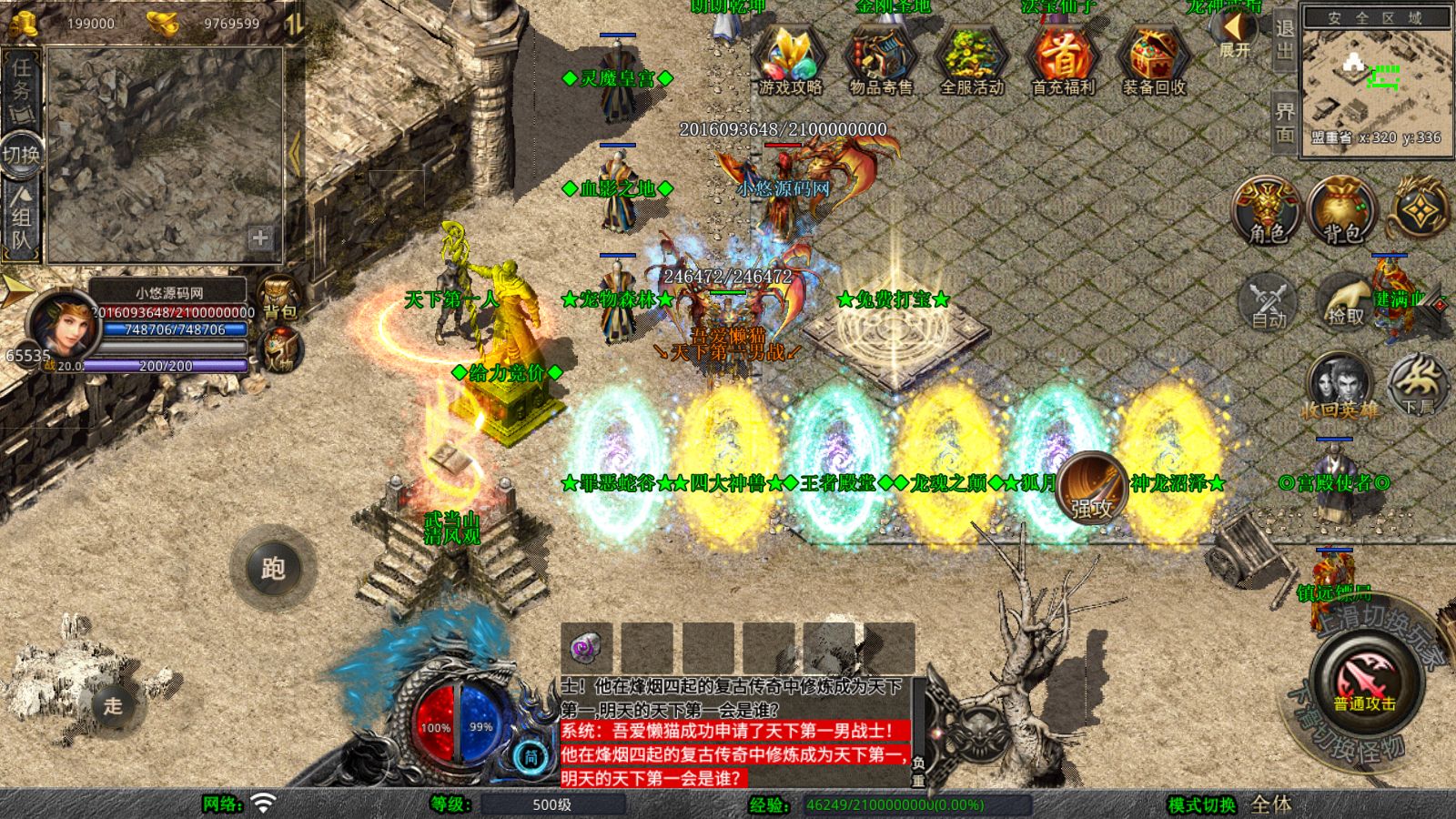Click the 退出 exit button
Image resolution: width=1456 pixels, height=819 pixels.
click(1284, 40)
